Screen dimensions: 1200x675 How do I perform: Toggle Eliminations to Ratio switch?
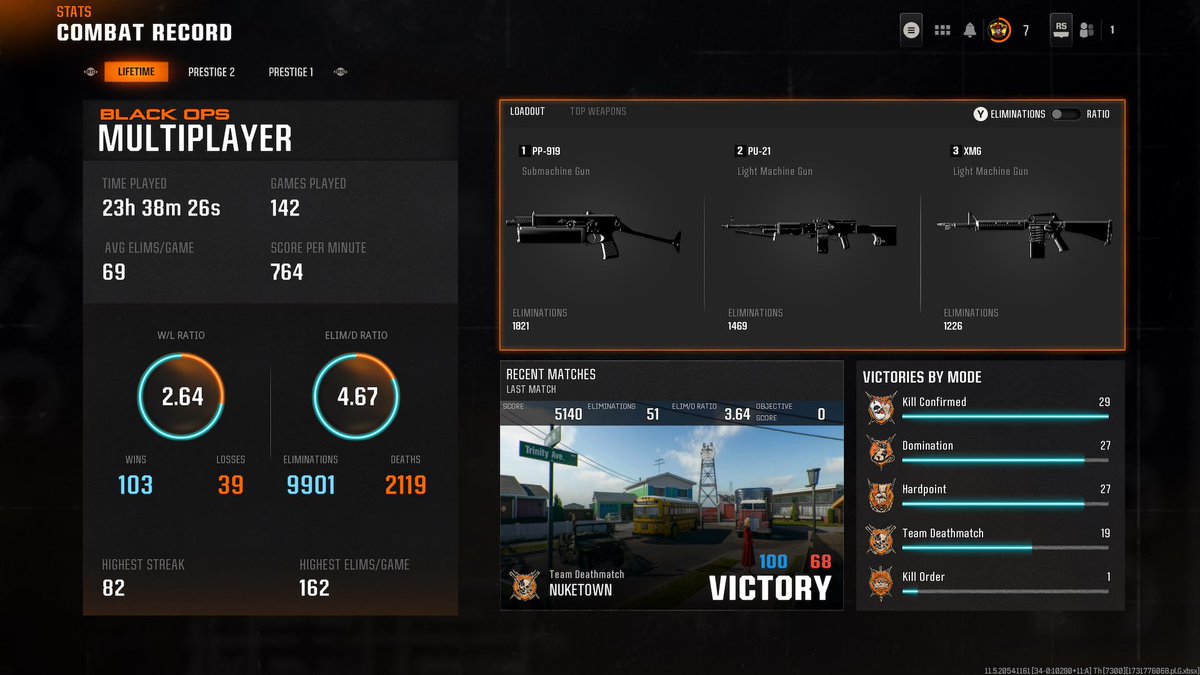pos(1065,114)
